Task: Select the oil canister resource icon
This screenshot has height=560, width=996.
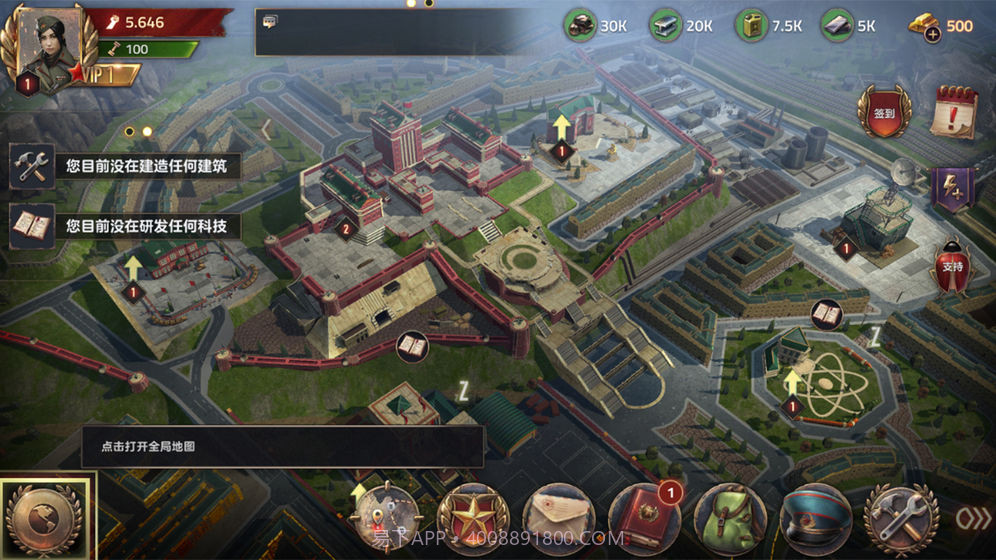Action: pyautogui.click(x=751, y=26)
